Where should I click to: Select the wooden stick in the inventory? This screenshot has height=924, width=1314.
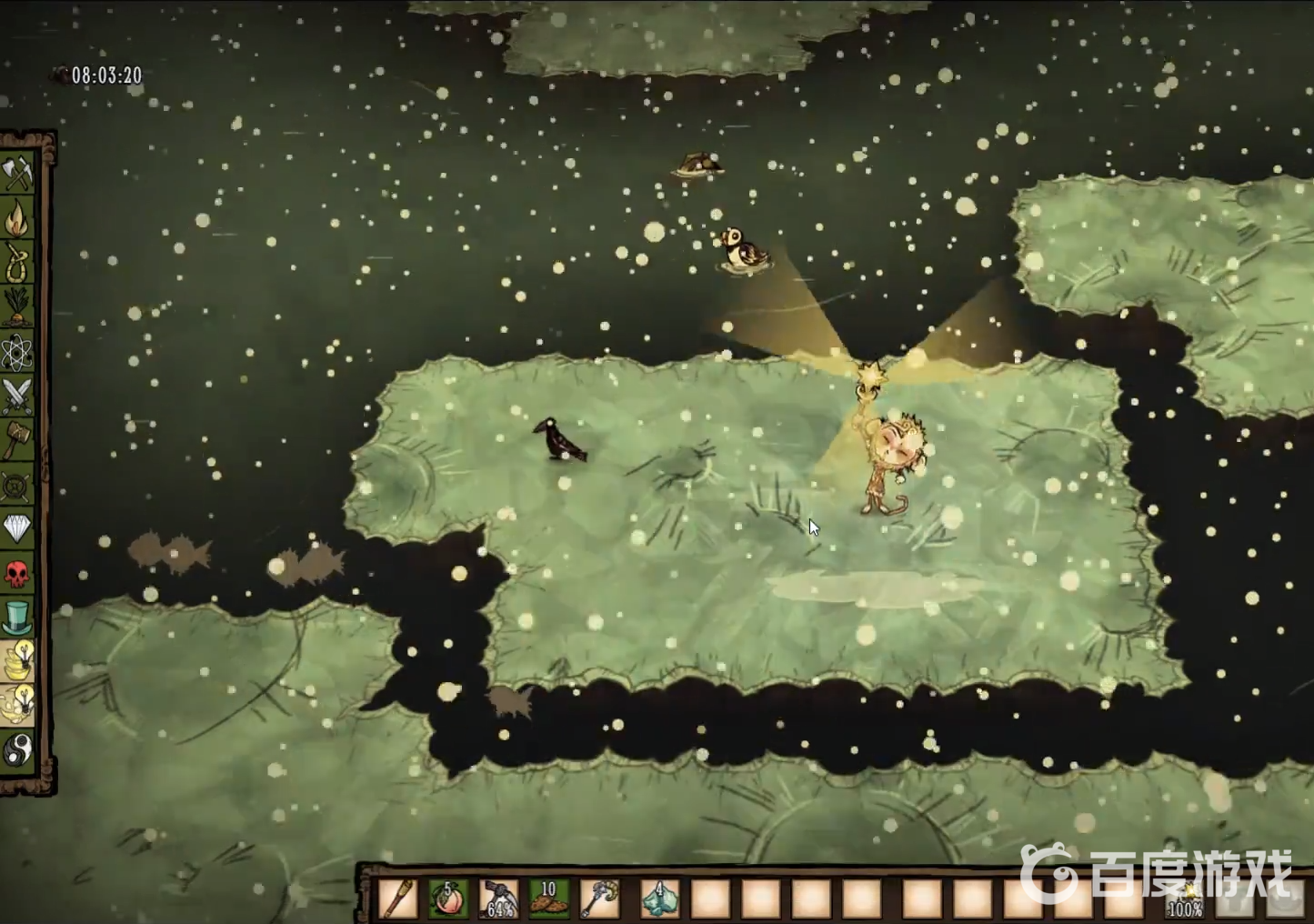click(398, 899)
